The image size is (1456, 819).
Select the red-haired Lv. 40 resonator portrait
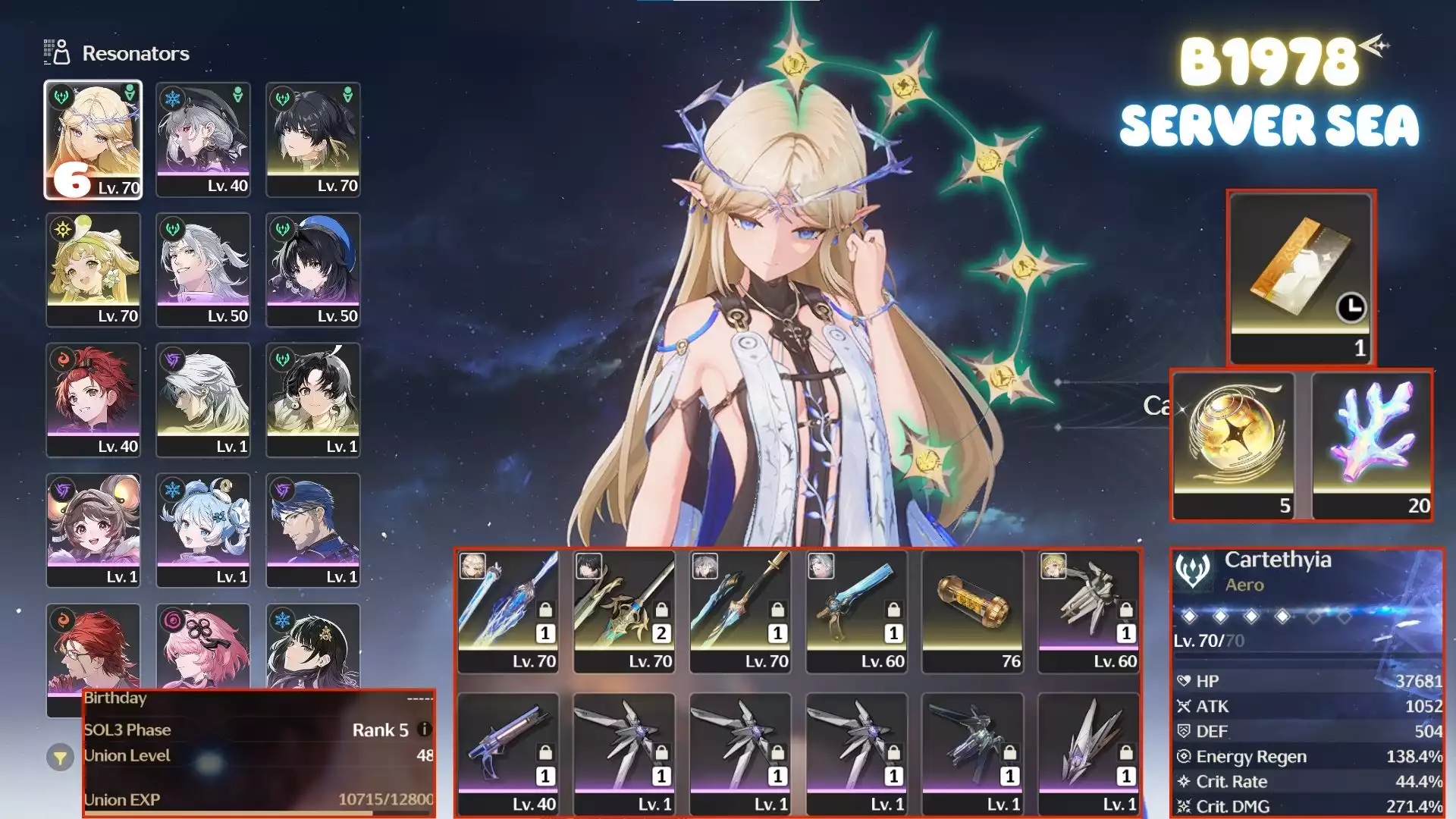pos(93,400)
